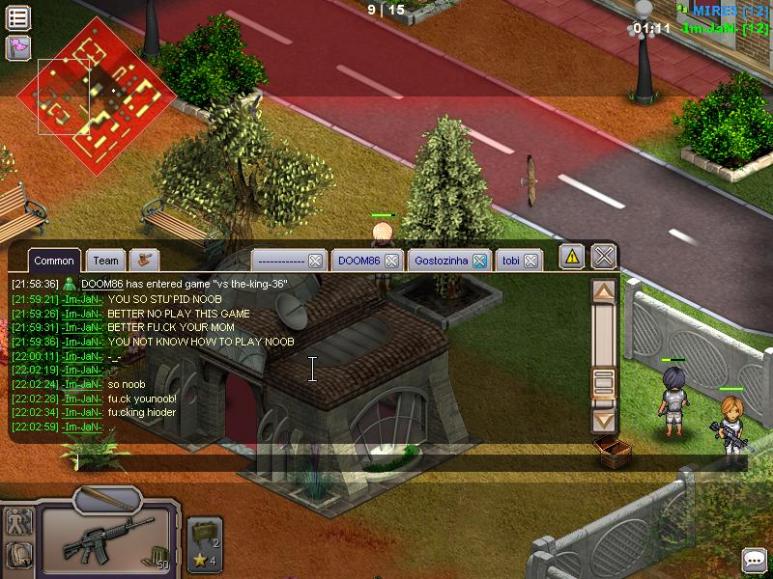Open the speech bubble chat button
Image resolution: width=773 pixels, height=579 pixels.
pos(754,560)
